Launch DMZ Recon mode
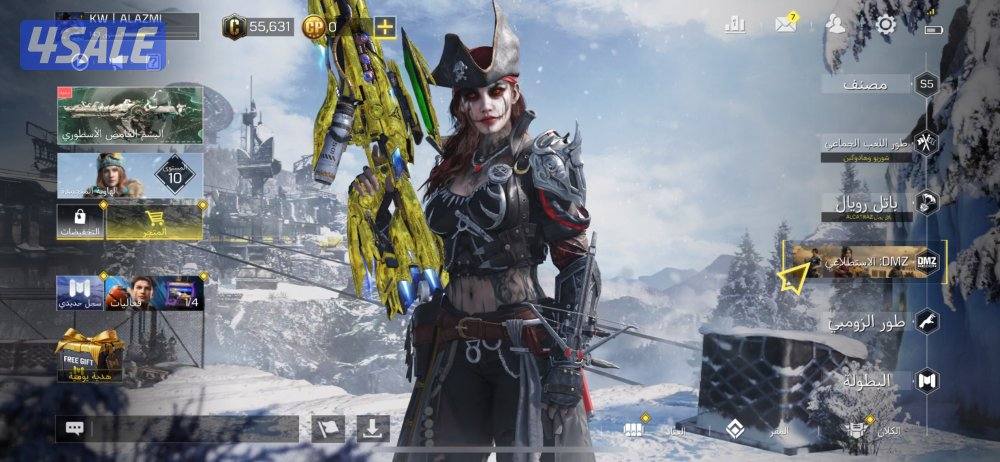This screenshot has height=462, width=1000. pyautogui.click(x=865, y=262)
